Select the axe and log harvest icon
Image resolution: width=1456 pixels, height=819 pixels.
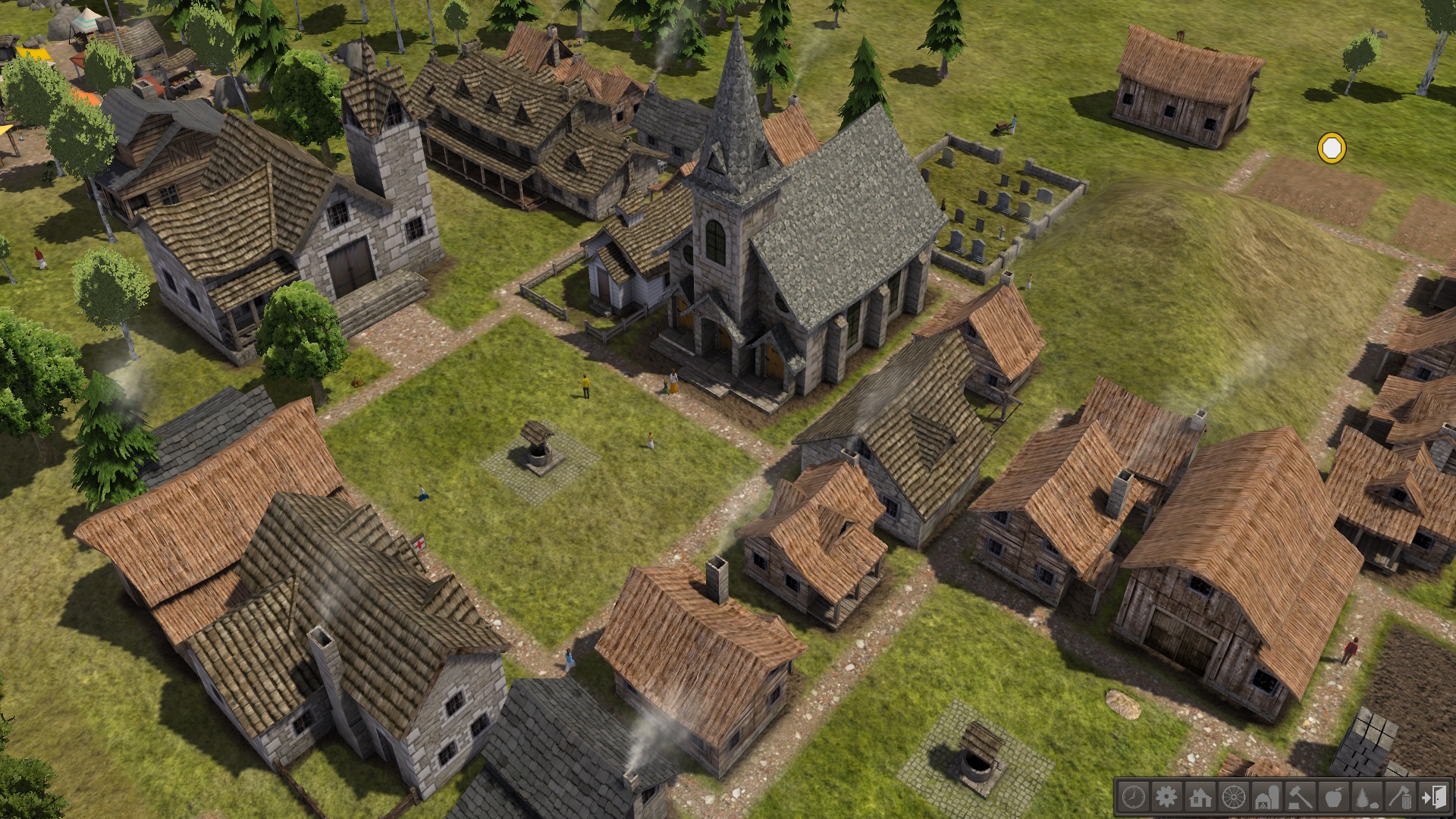(x=1400, y=799)
